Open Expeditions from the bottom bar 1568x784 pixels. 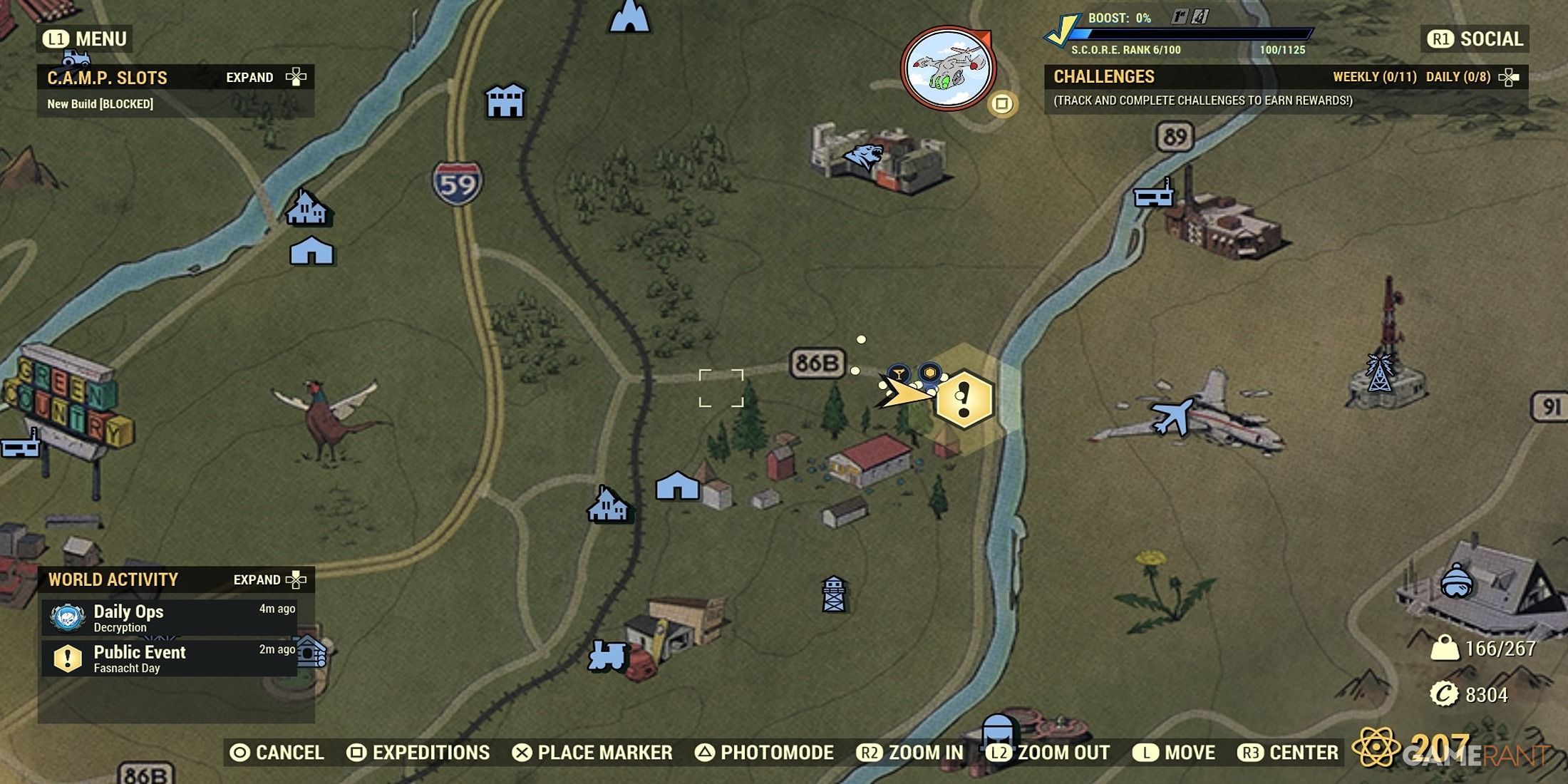(418, 753)
